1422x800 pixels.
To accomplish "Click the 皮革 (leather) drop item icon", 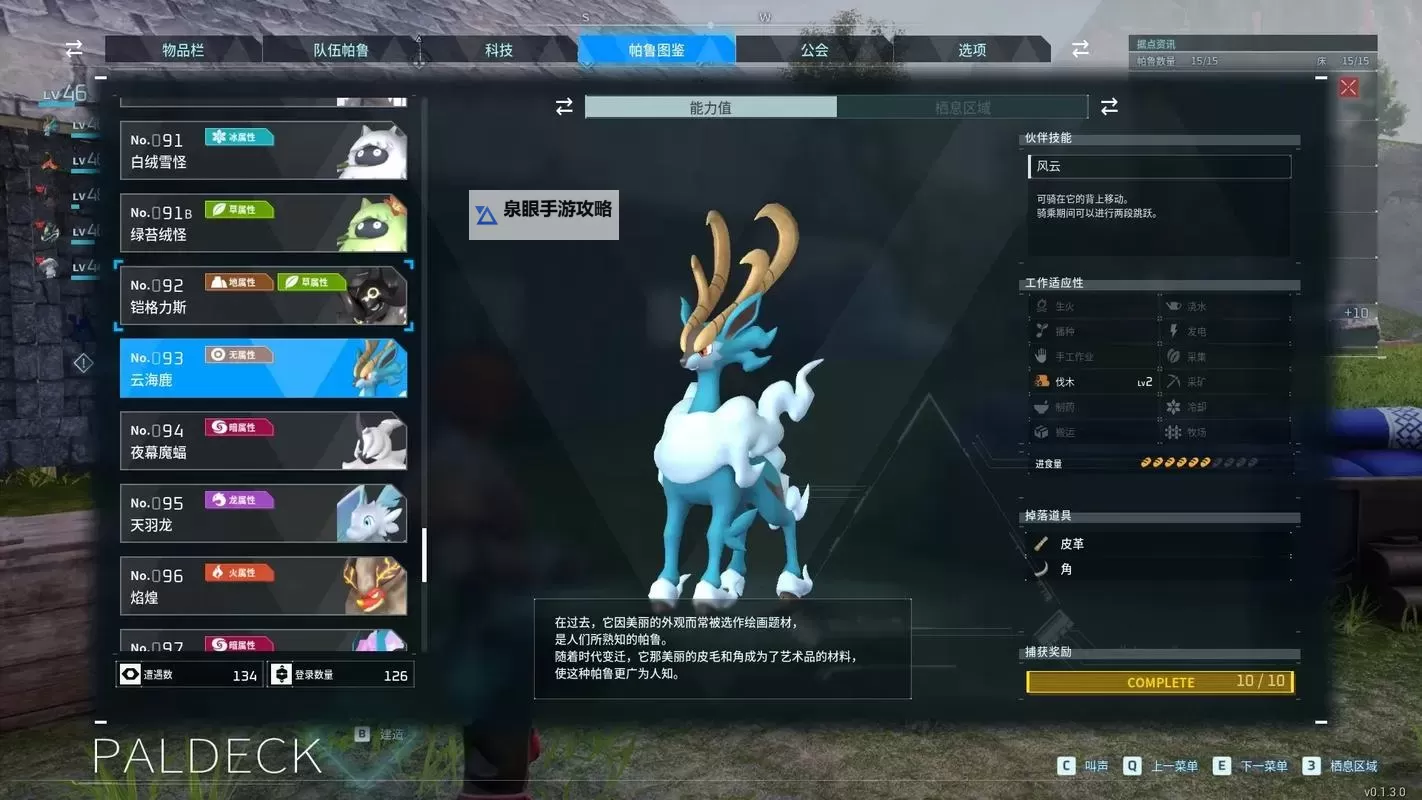I will [1043, 543].
